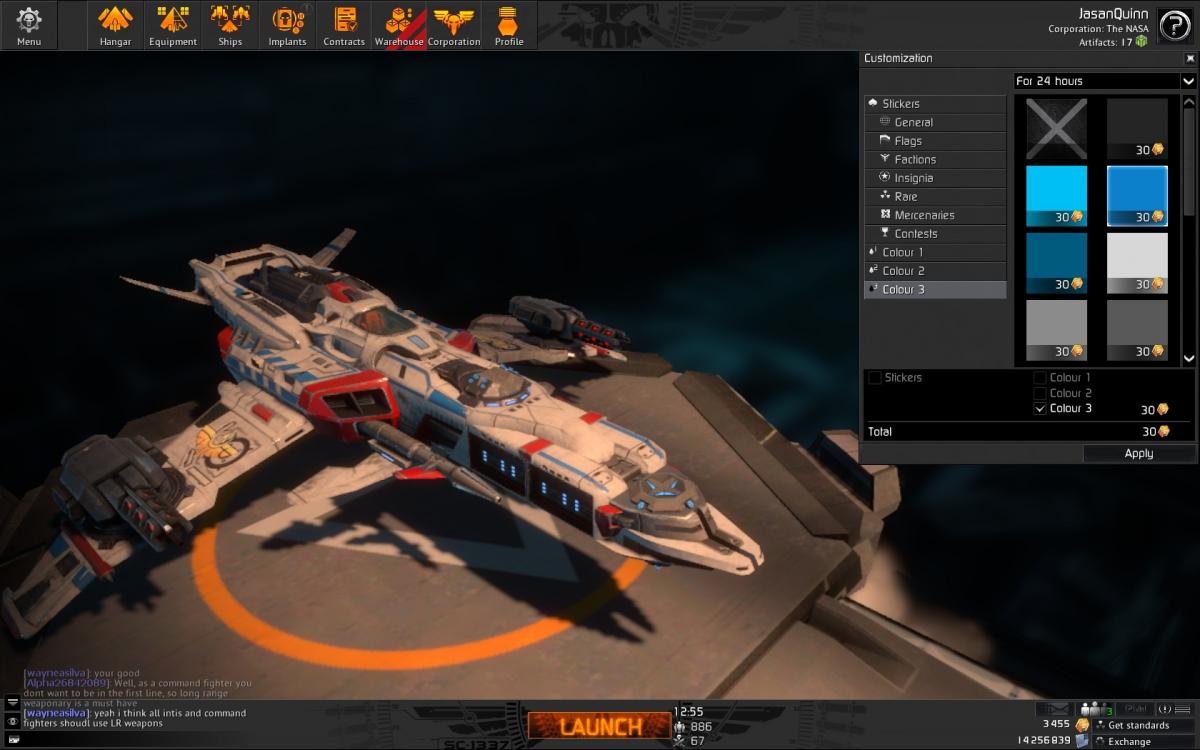Image resolution: width=1200 pixels, height=750 pixels.
Task: Open the pilot Profile
Action: [509, 25]
